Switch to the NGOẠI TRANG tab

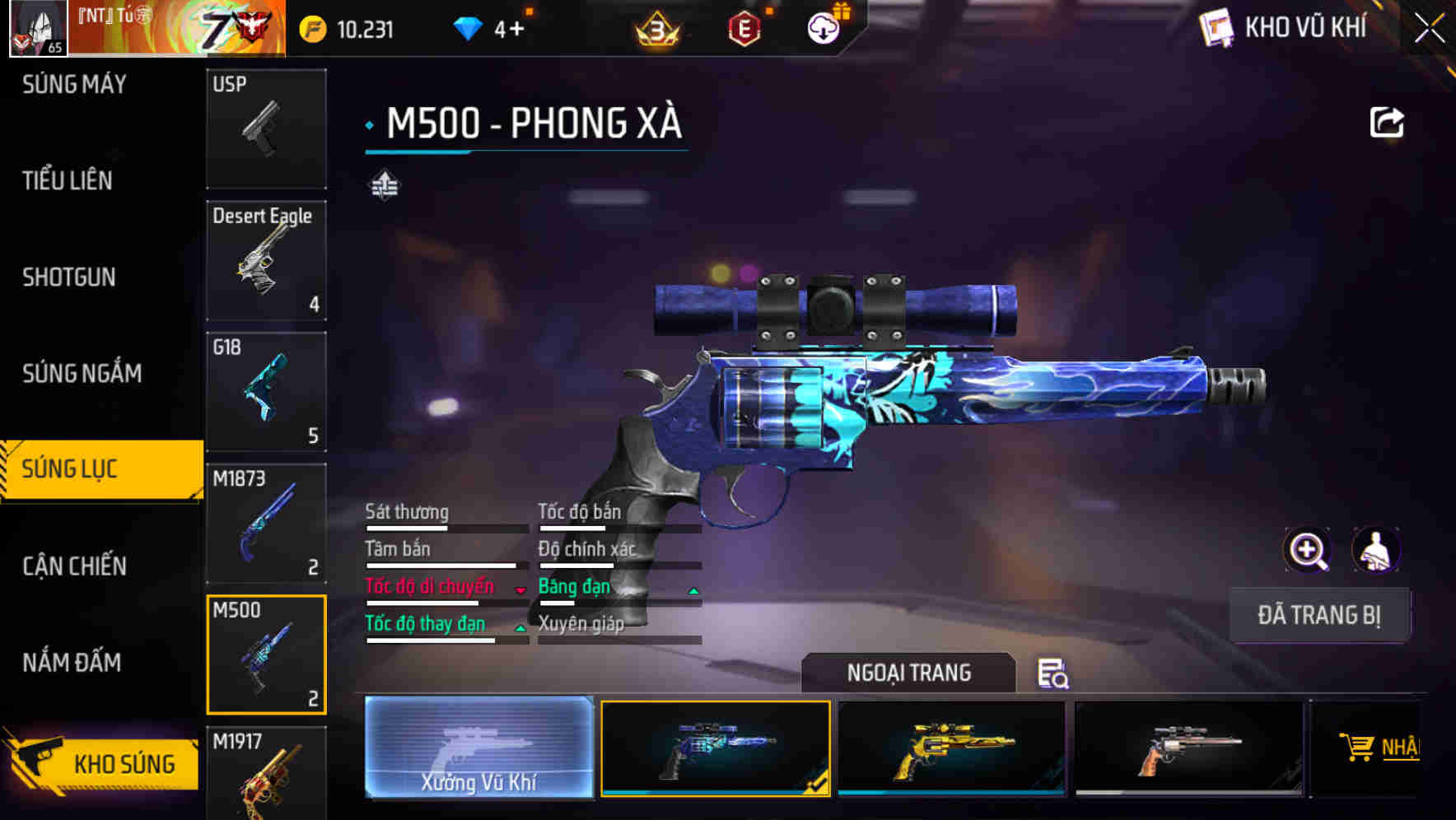pyautogui.click(x=910, y=673)
